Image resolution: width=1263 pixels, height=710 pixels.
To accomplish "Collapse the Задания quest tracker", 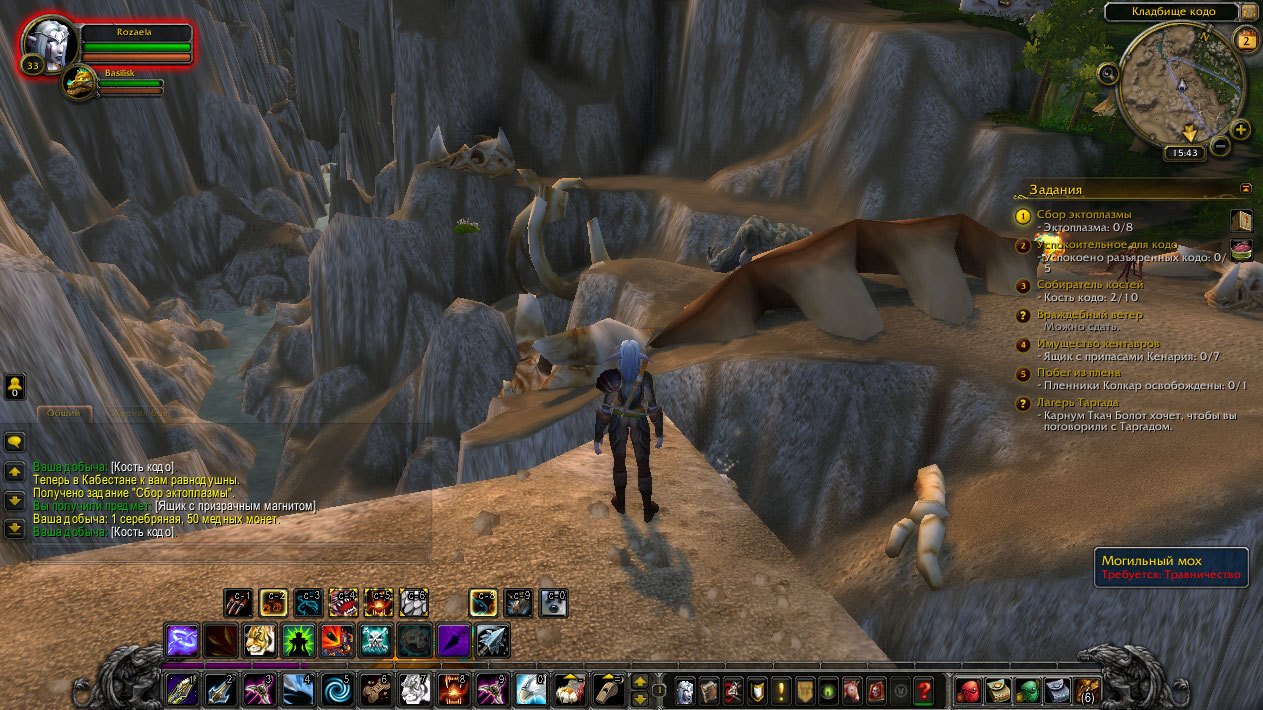I will click(1245, 187).
